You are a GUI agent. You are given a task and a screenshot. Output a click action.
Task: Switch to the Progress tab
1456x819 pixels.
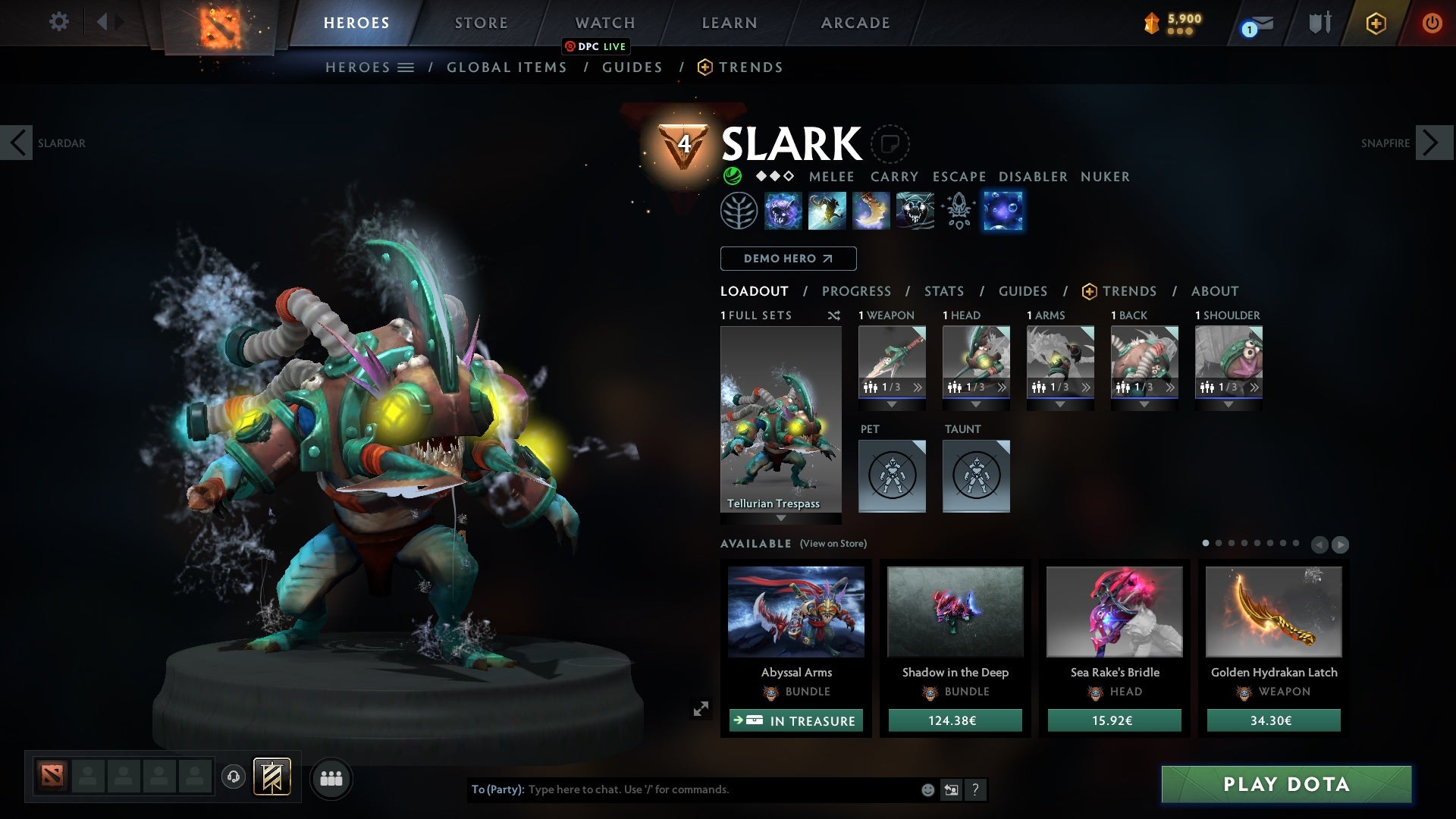pos(857,290)
